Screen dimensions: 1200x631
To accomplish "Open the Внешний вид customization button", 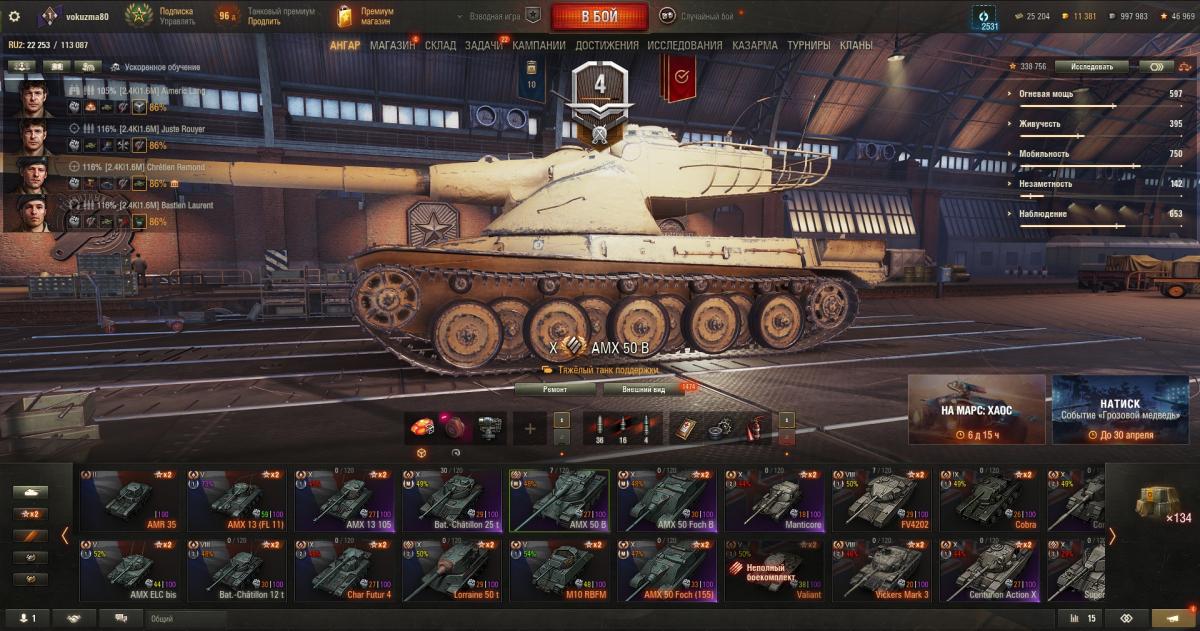I will [643, 389].
